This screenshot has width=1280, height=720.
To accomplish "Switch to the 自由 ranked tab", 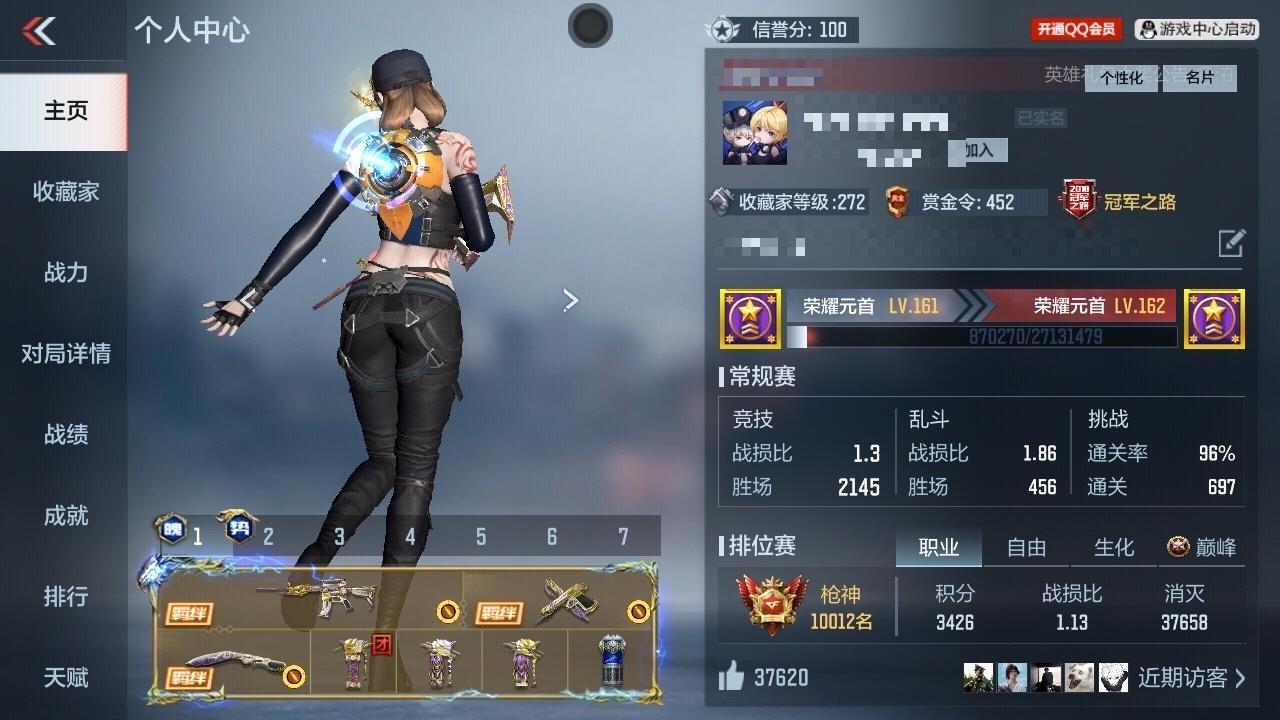I will (1025, 547).
